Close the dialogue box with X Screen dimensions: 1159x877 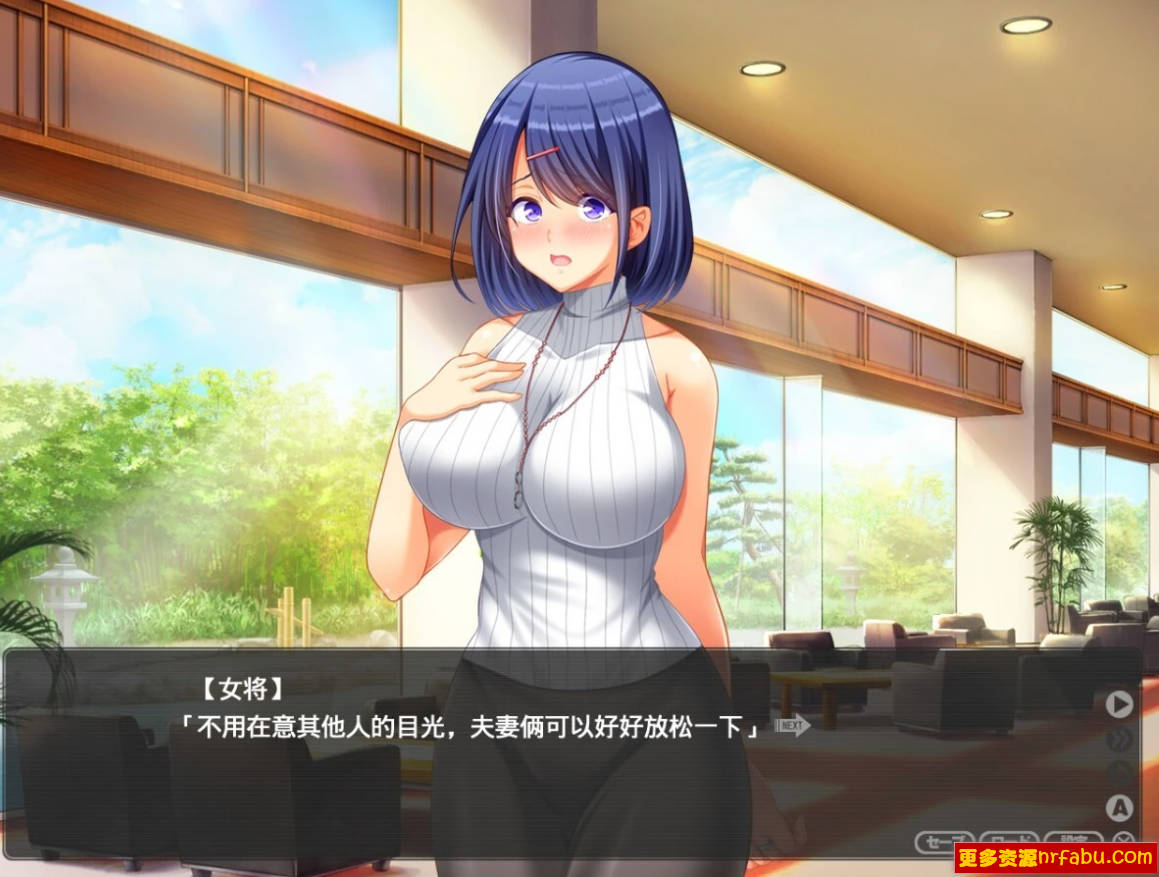[x=1125, y=840]
